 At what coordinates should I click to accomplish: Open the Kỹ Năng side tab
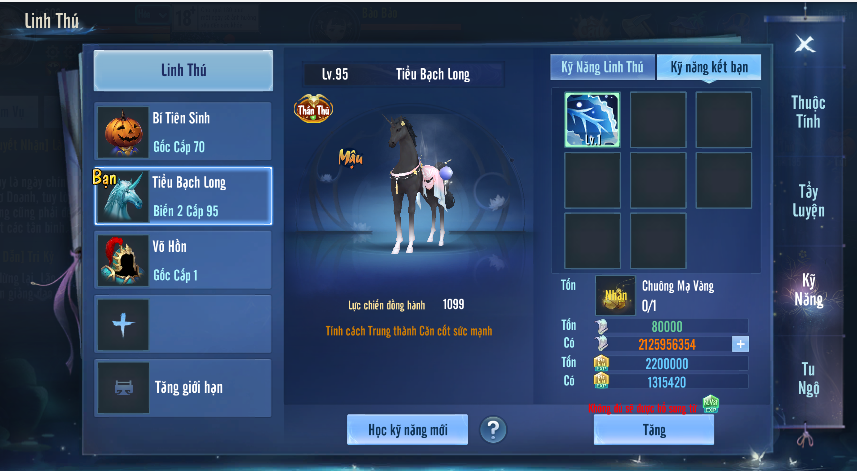808,289
